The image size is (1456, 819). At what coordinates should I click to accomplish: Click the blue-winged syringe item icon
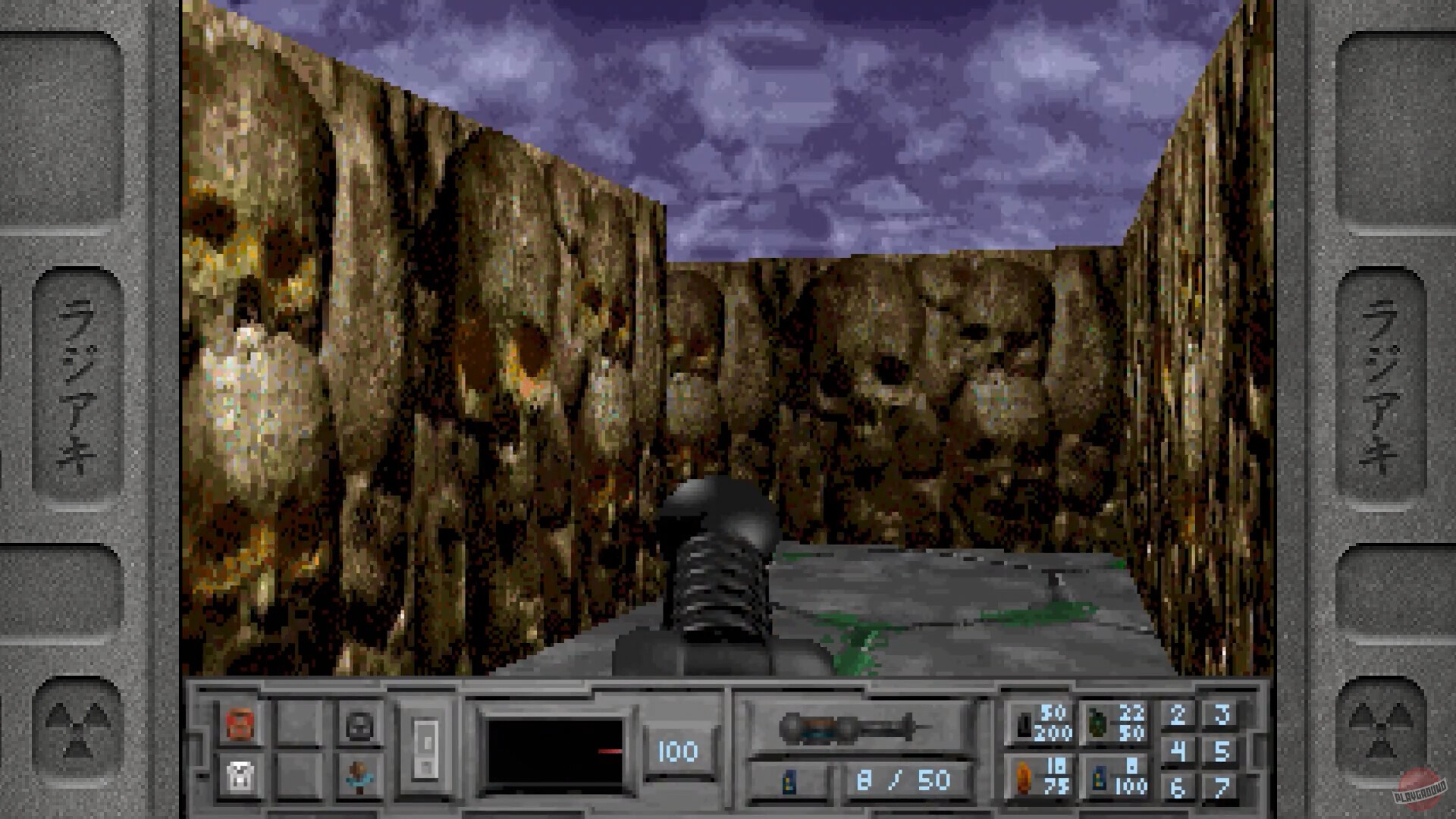(358, 777)
